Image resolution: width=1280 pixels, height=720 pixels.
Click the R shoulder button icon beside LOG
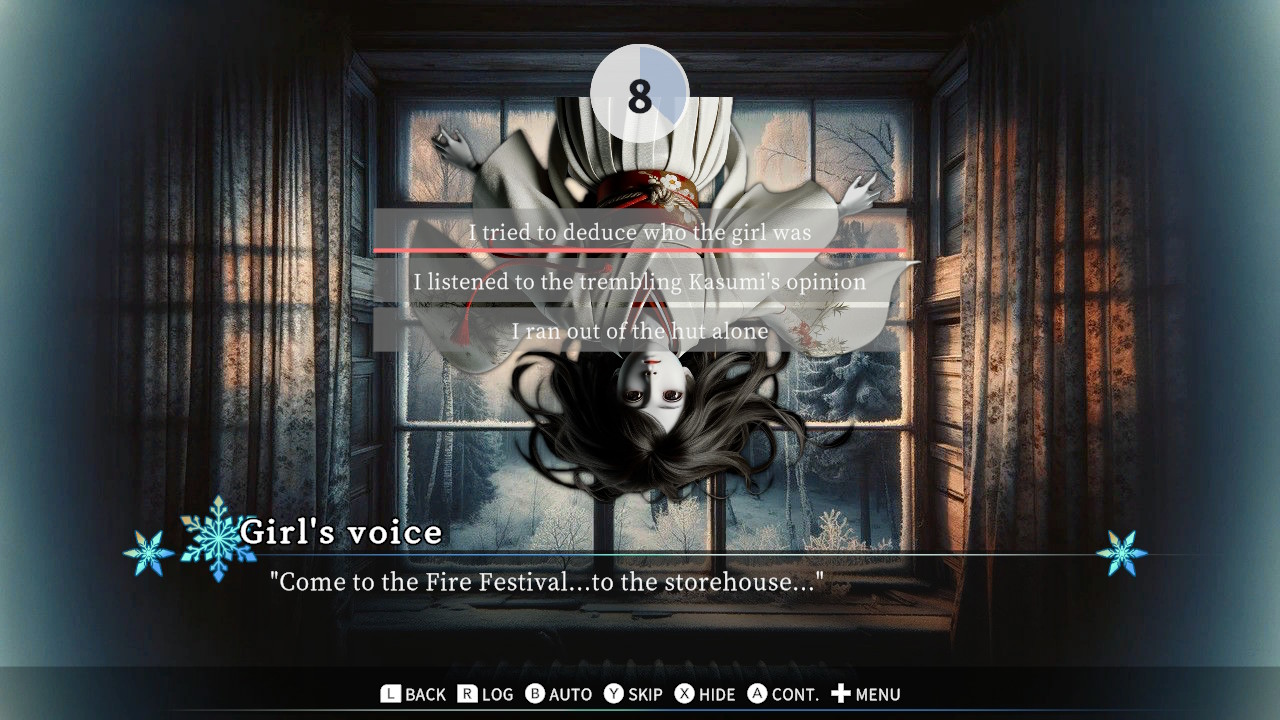(x=466, y=694)
